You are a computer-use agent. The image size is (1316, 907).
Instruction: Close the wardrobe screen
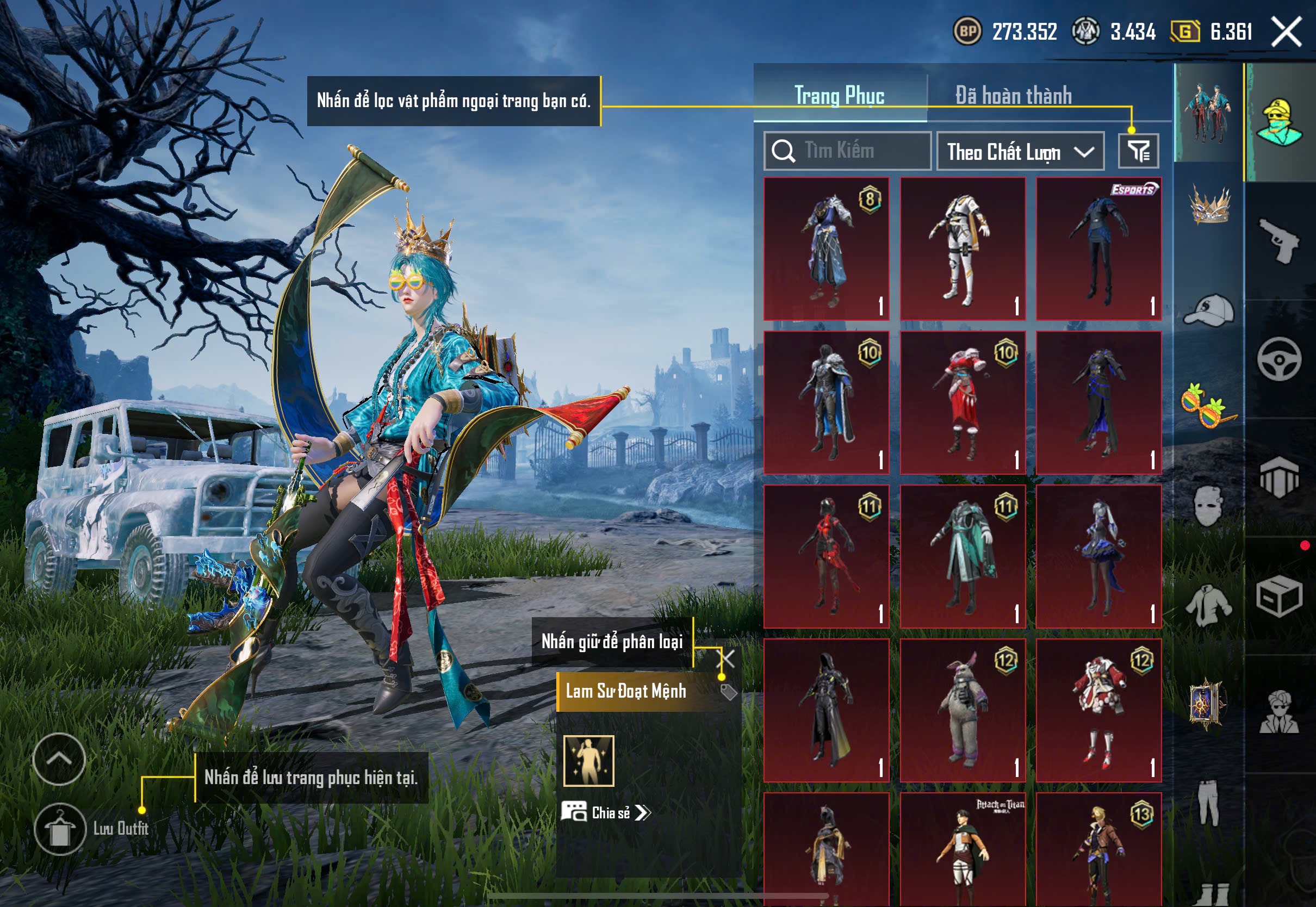tap(1287, 31)
